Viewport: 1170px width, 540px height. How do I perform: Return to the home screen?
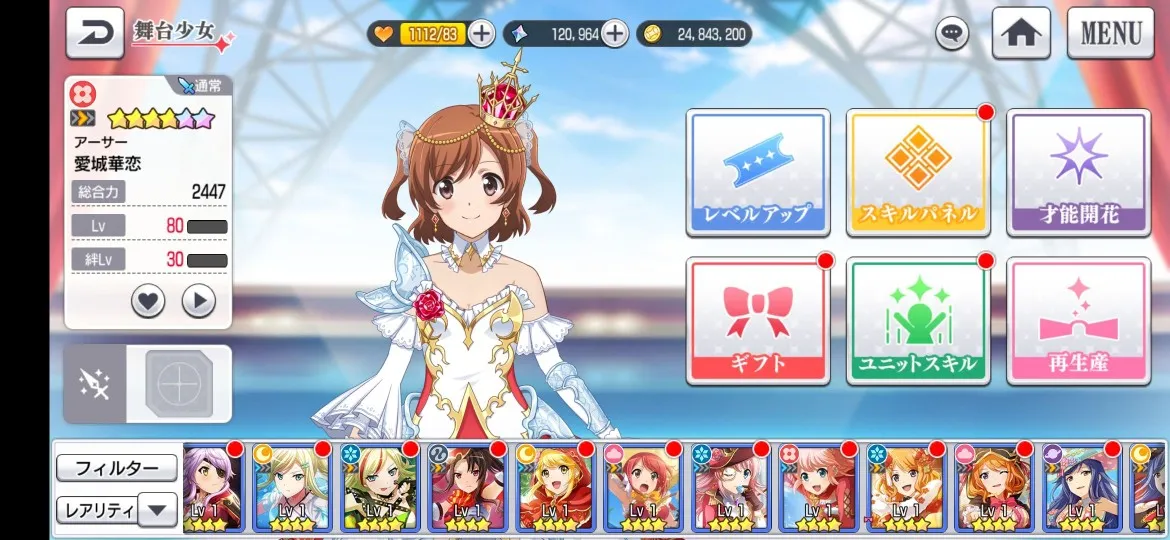[1020, 33]
